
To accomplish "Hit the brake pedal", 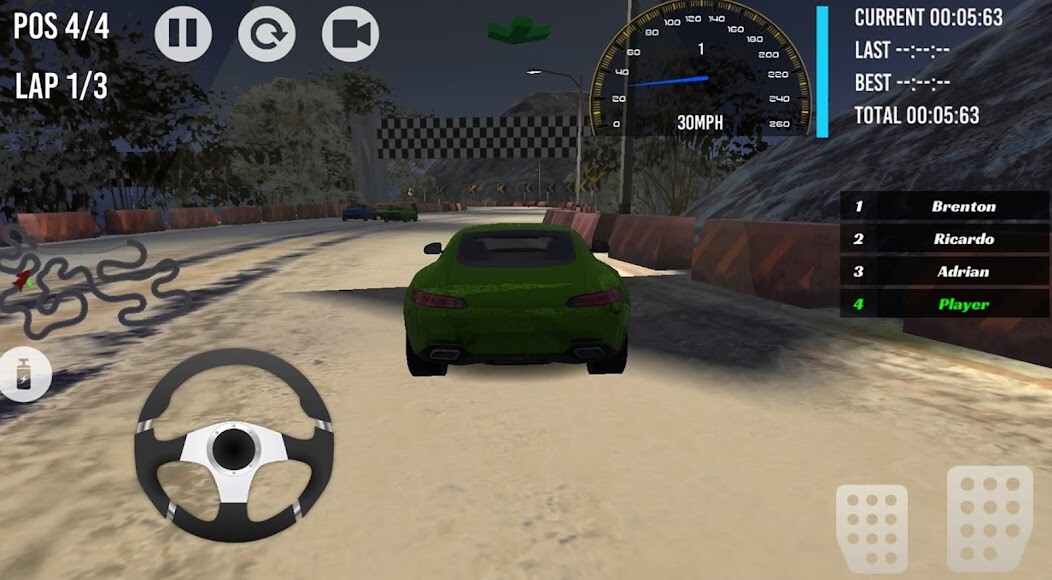I will (872, 527).
